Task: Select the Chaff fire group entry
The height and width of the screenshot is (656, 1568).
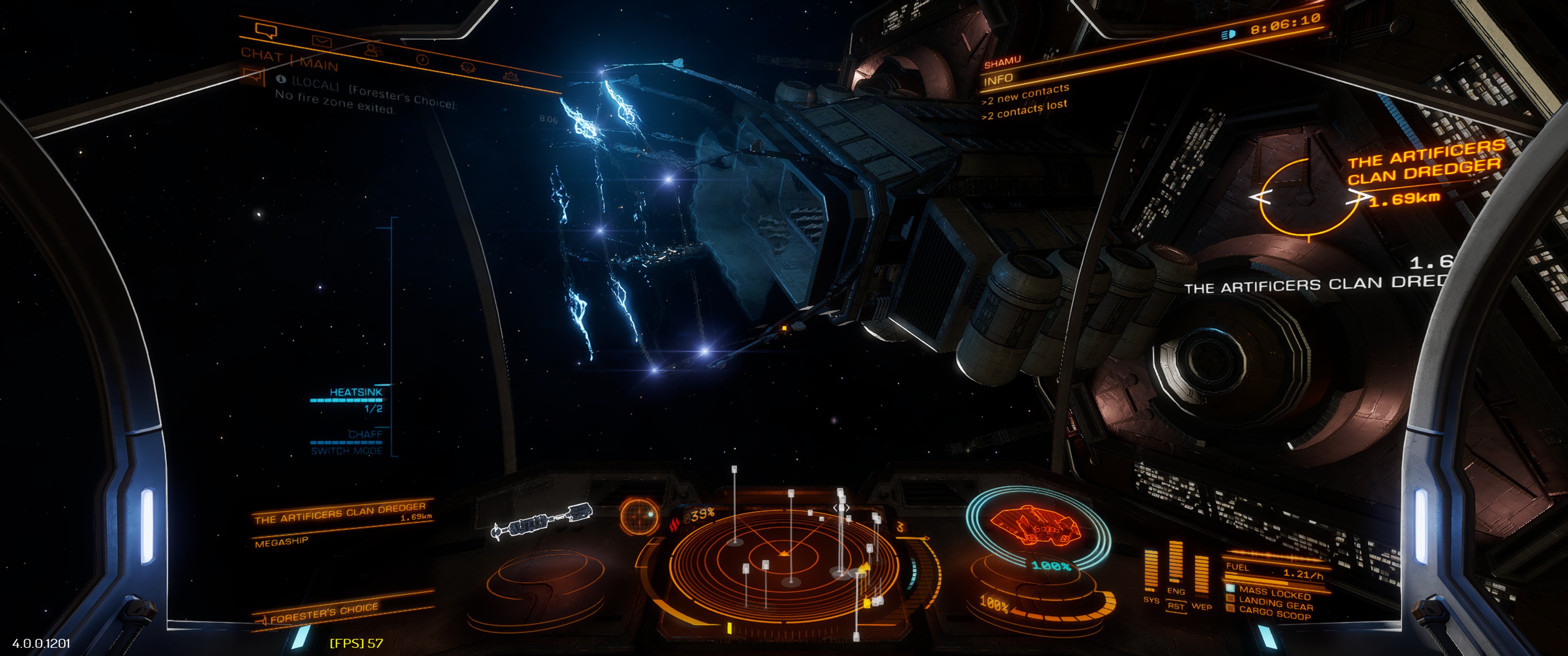Action: point(365,435)
